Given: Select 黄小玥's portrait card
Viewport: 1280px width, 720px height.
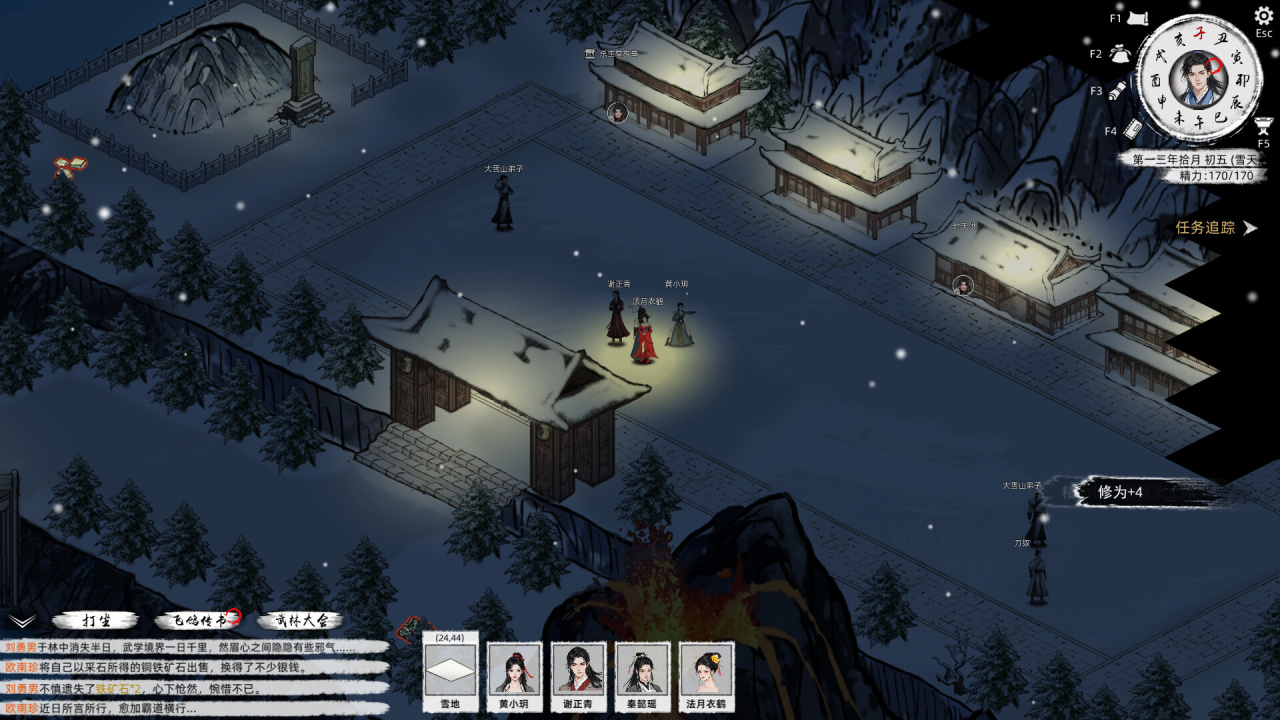Looking at the screenshot, I should (x=514, y=670).
